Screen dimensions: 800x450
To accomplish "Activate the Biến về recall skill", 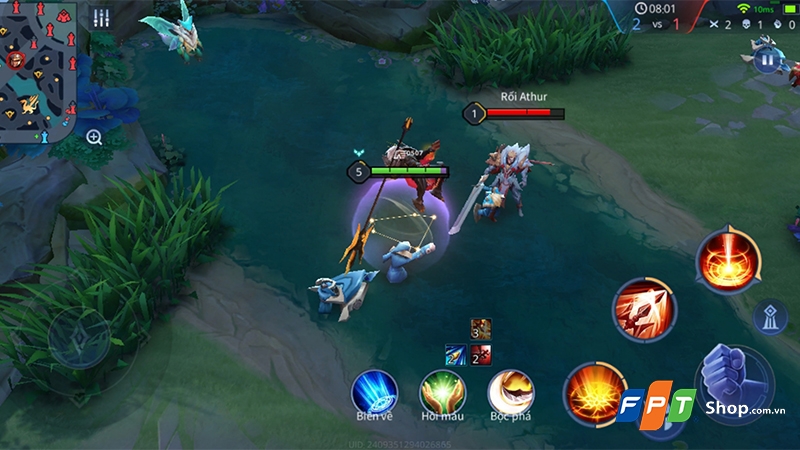I will 374,390.
